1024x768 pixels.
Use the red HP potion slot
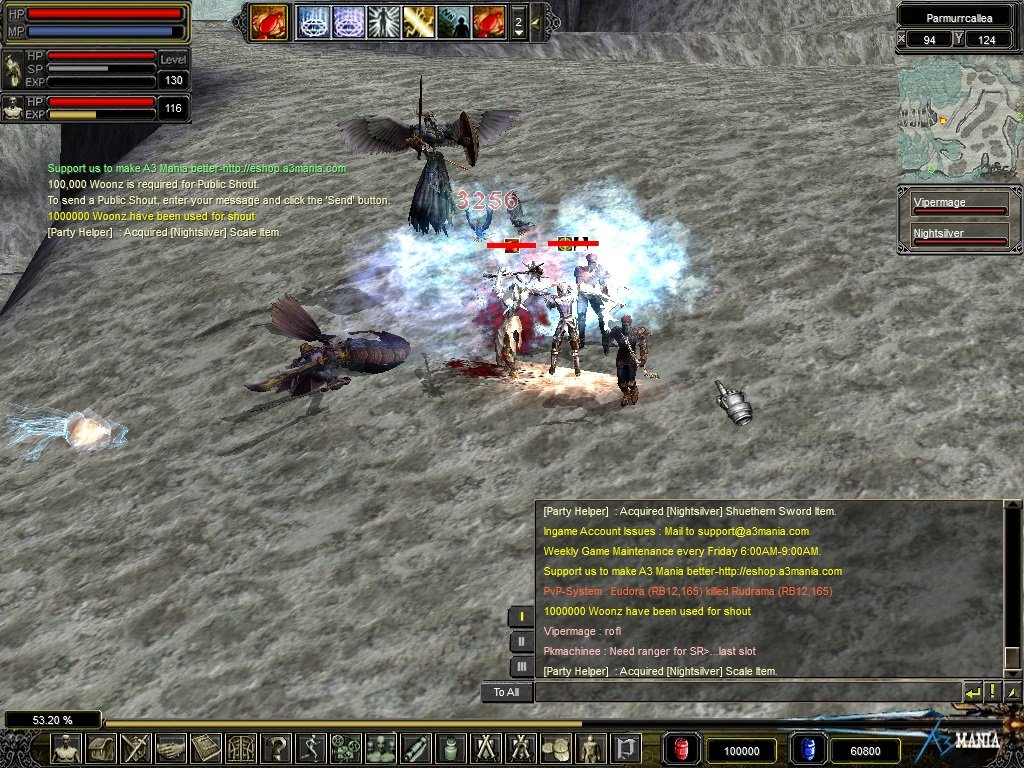[681, 749]
